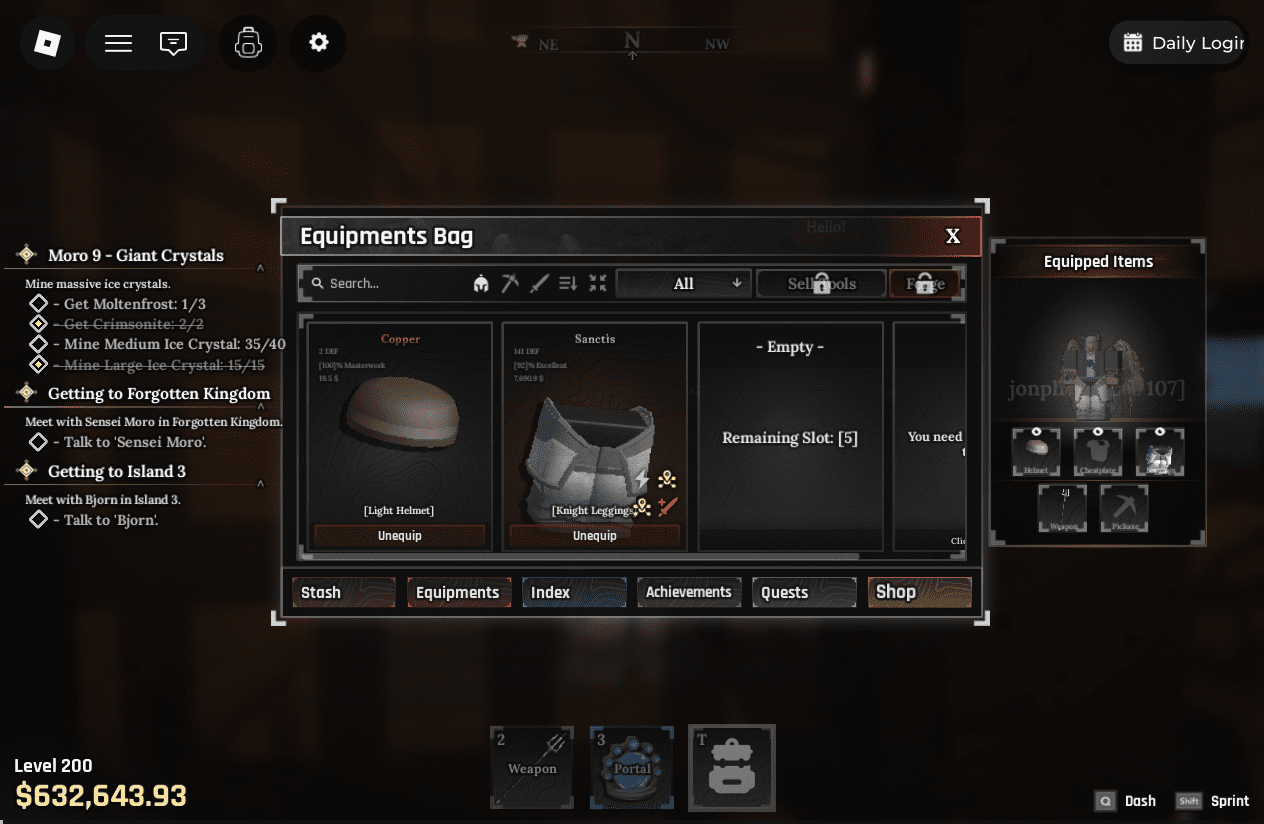Close the Equipments Bag window
The width and height of the screenshot is (1264, 824).
click(953, 236)
